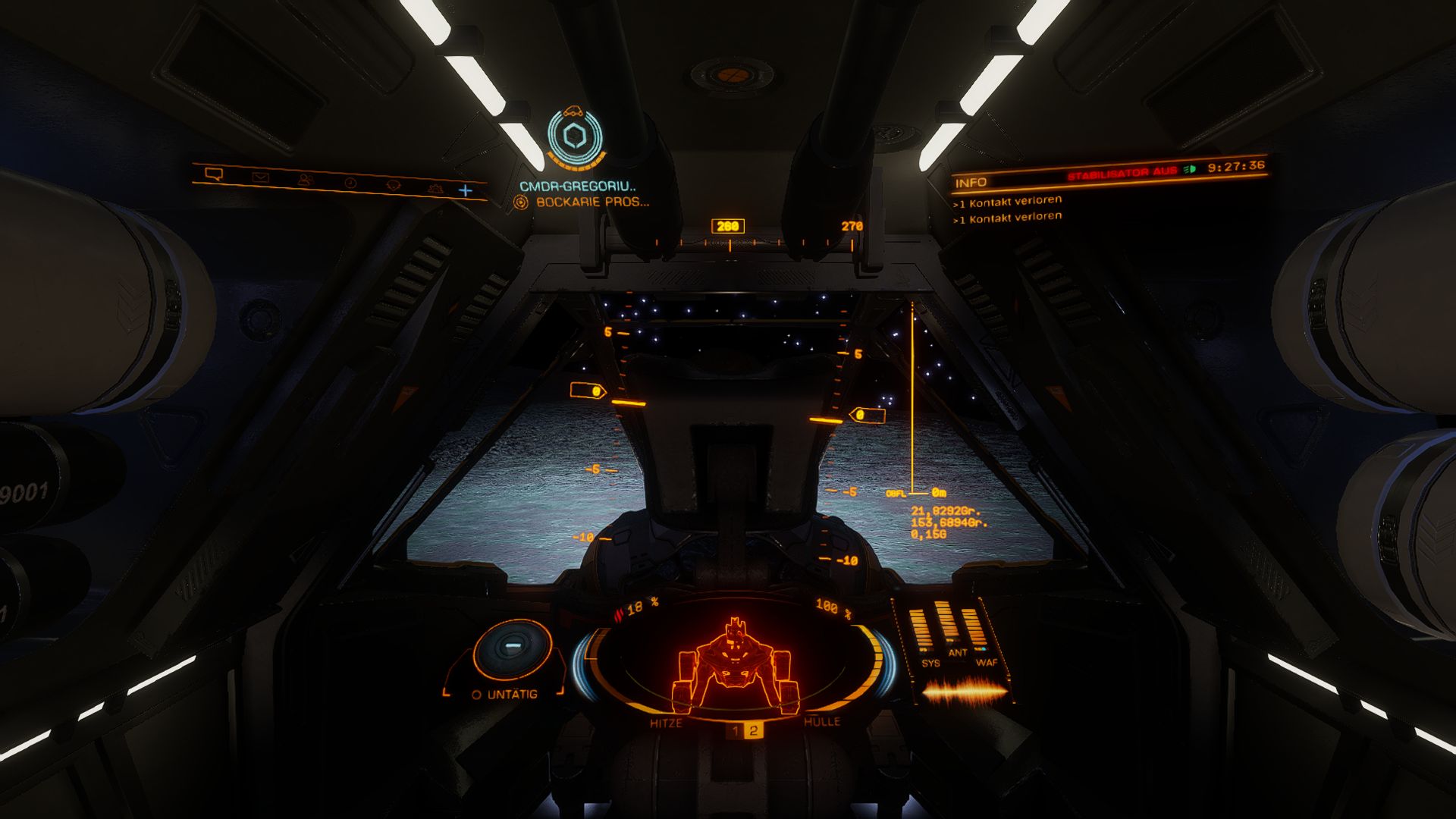1456x819 pixels.
Task: Click the INFO panel header
Action: click(x=971, y=183)
